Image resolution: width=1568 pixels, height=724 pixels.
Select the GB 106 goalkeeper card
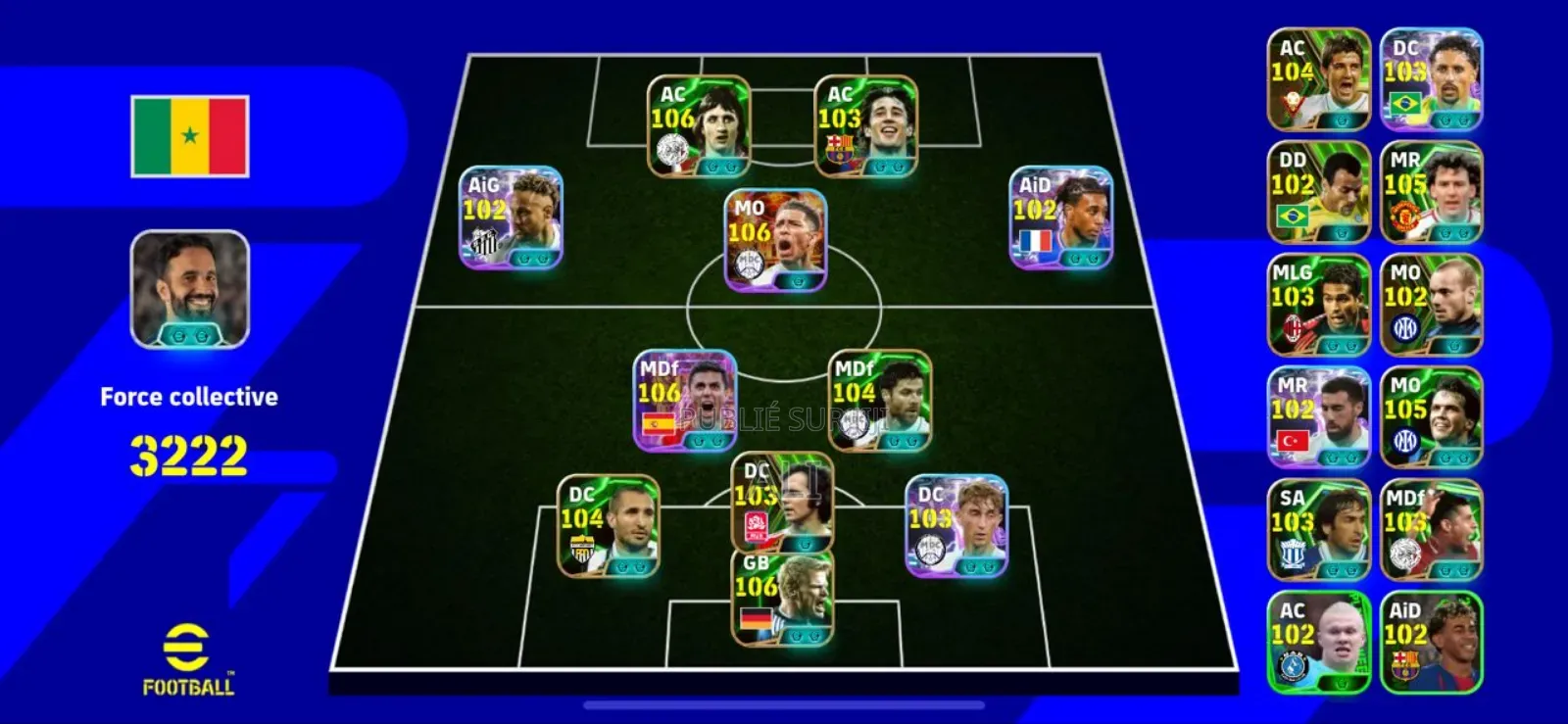782,598
